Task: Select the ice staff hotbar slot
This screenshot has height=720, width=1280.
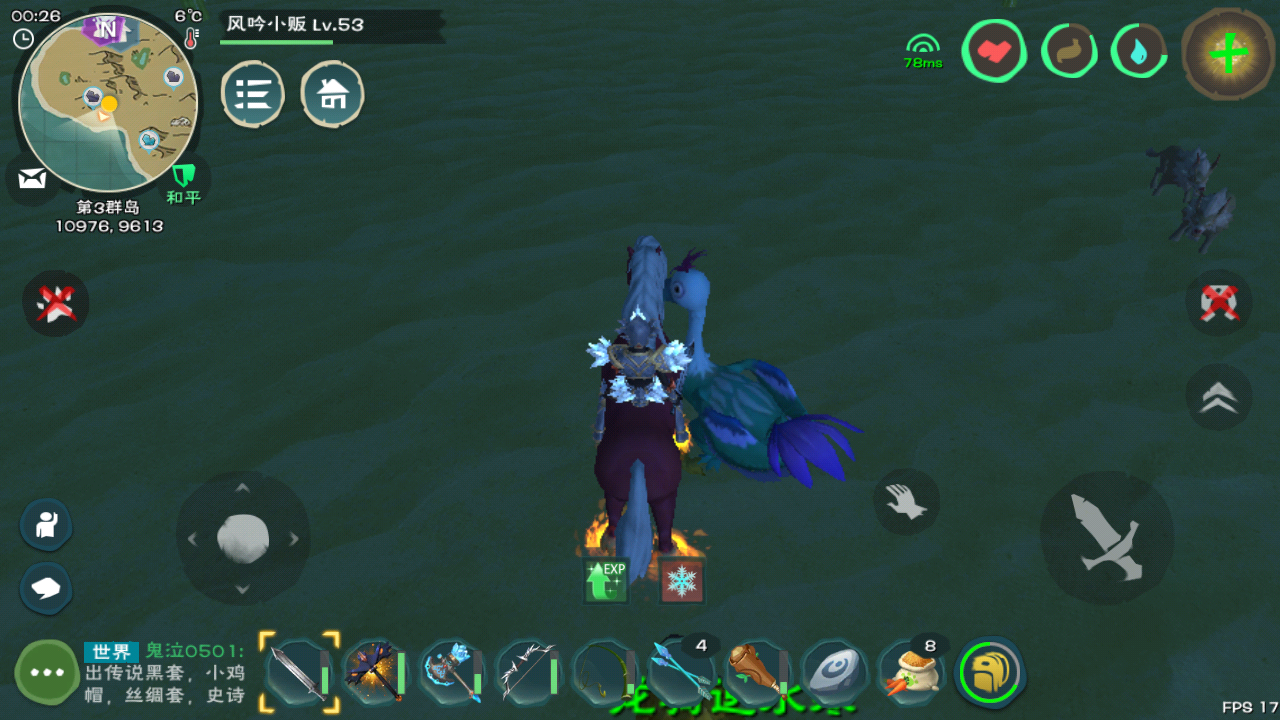Action: 452,671
